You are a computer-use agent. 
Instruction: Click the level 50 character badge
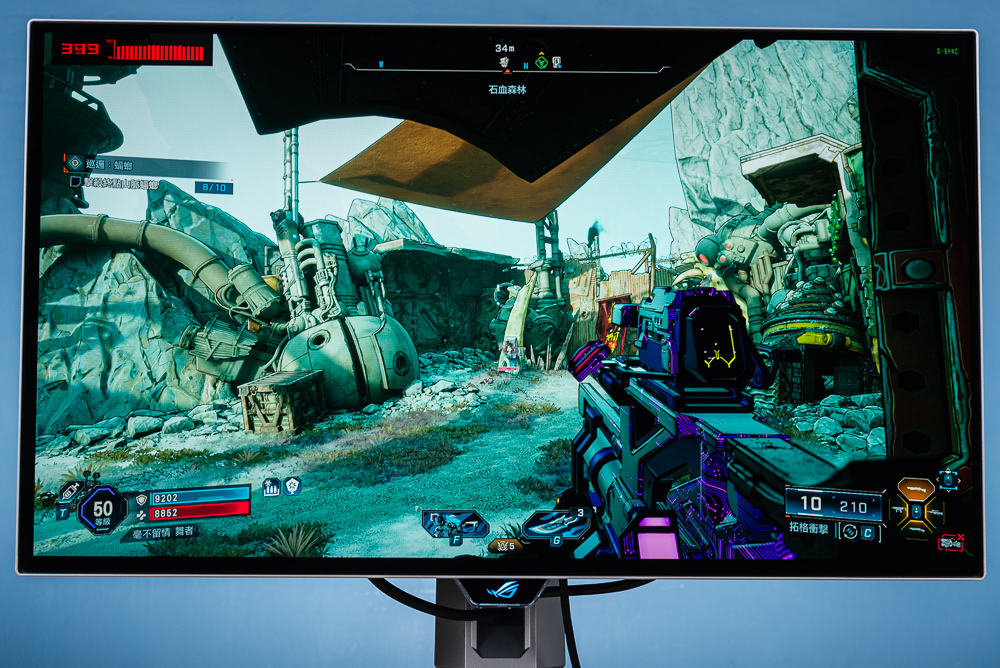pyautogui.click(x=103, y=509)
